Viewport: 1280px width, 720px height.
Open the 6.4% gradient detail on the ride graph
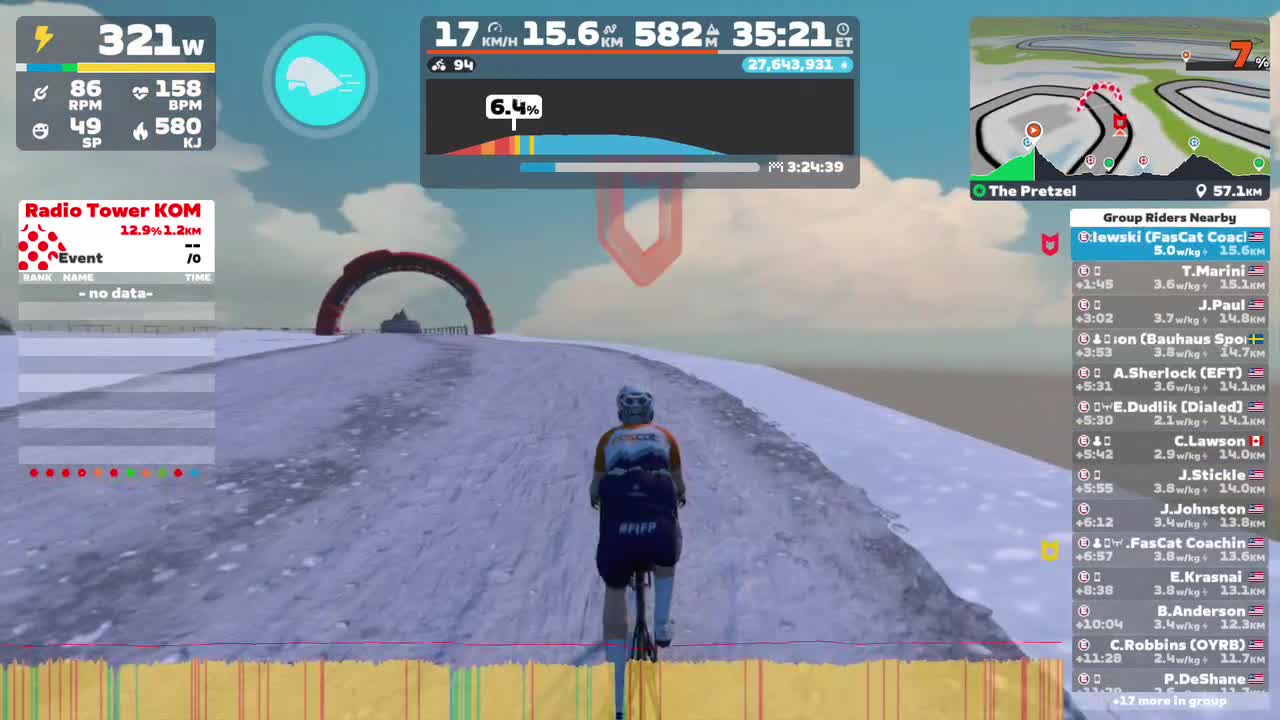(514, 108)
